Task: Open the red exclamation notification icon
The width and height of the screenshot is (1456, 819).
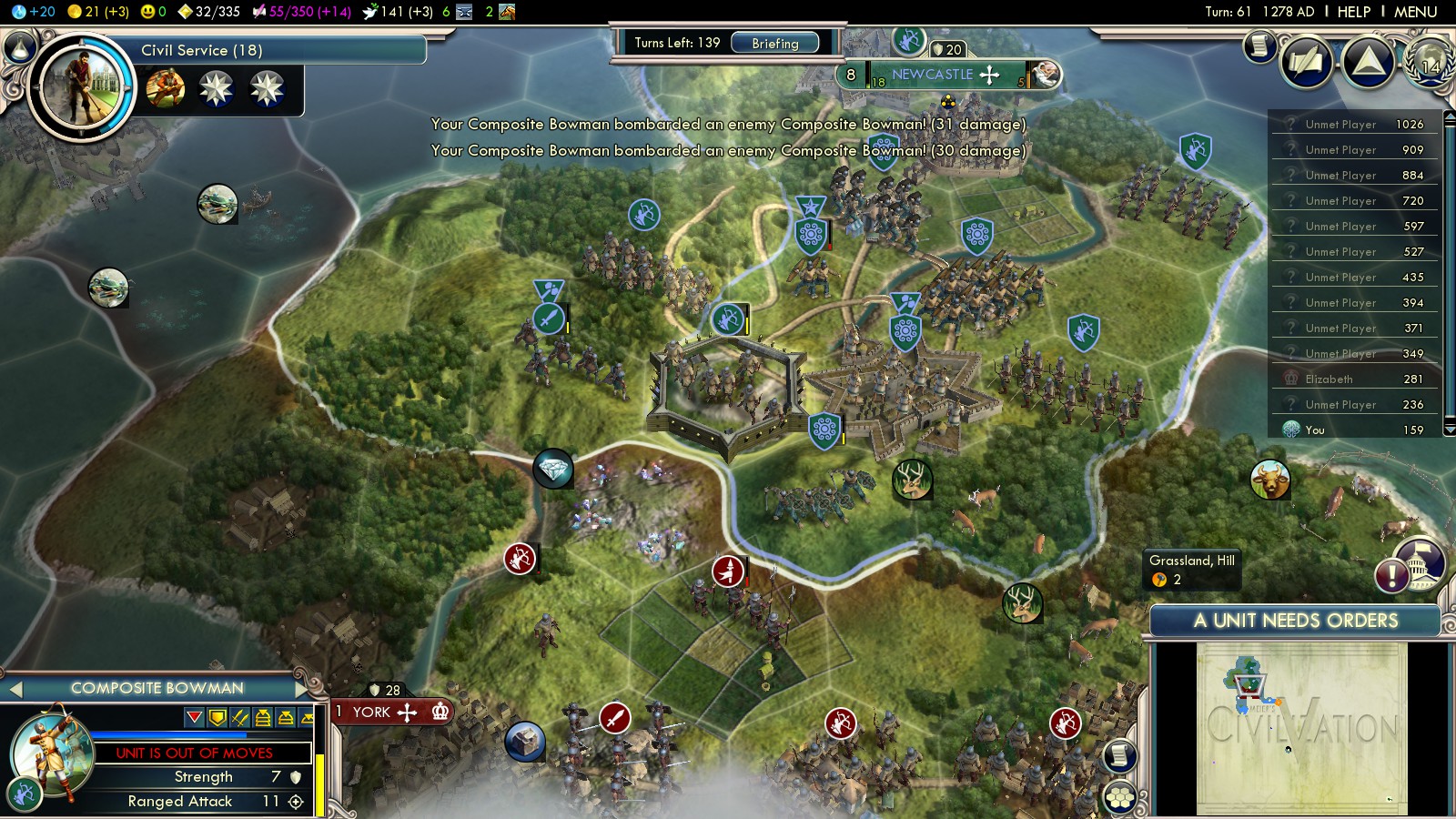Action: [1391, 575]
